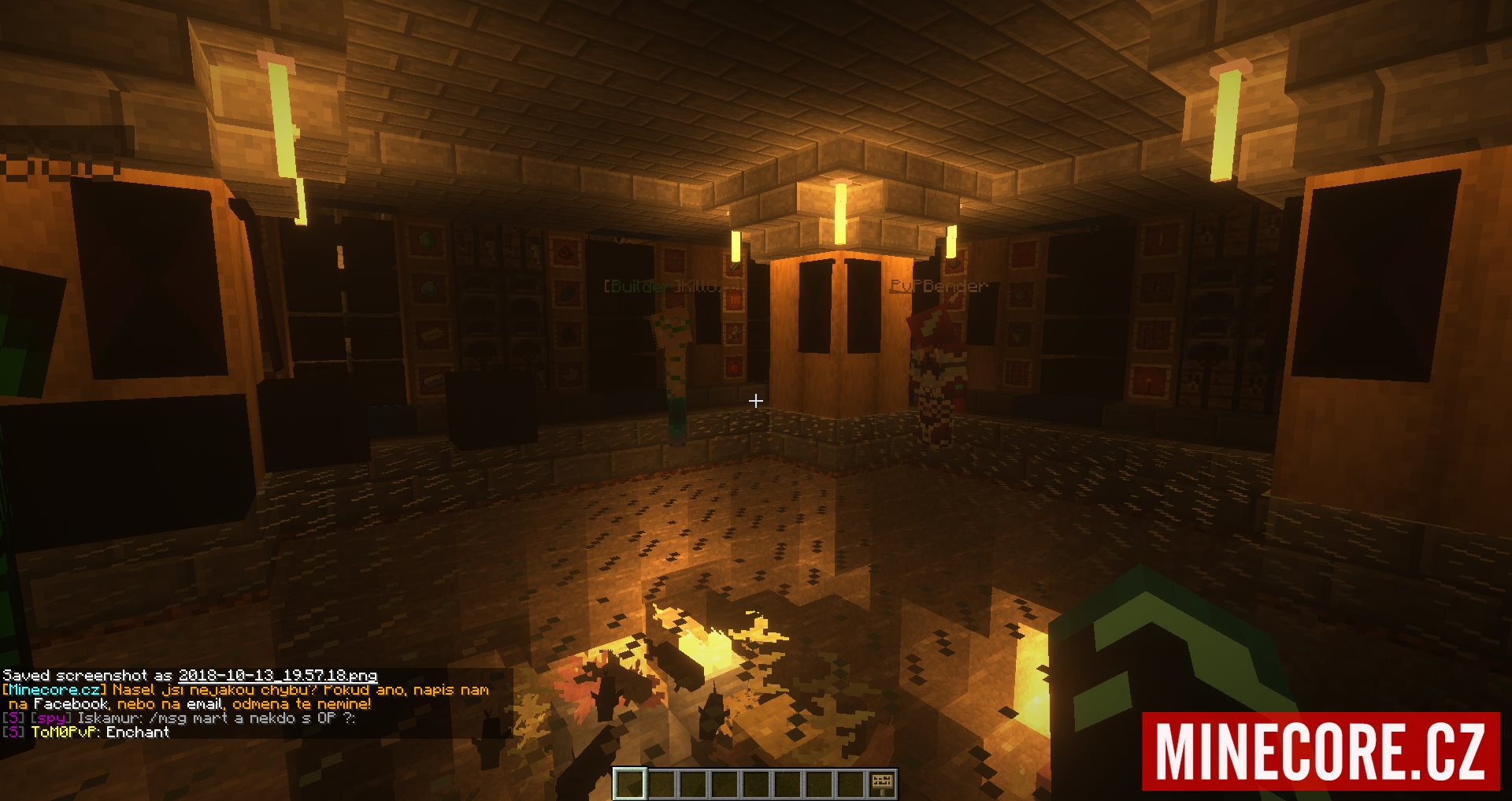Click the Facebook word in chat

pyautogui.click(x=71, y=704)
